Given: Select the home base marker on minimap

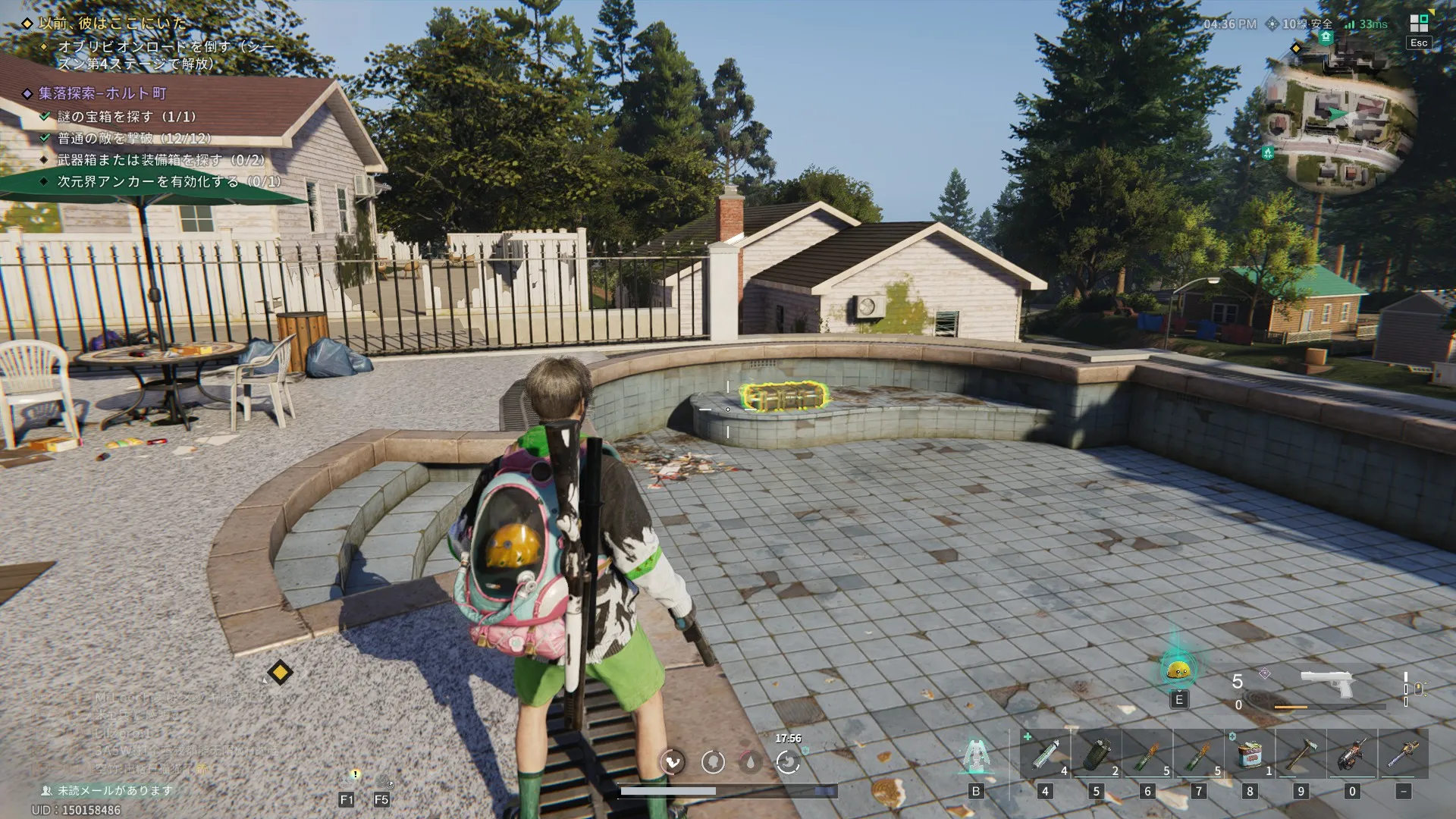Looking at the screenshot, I should coord(1326,37).
